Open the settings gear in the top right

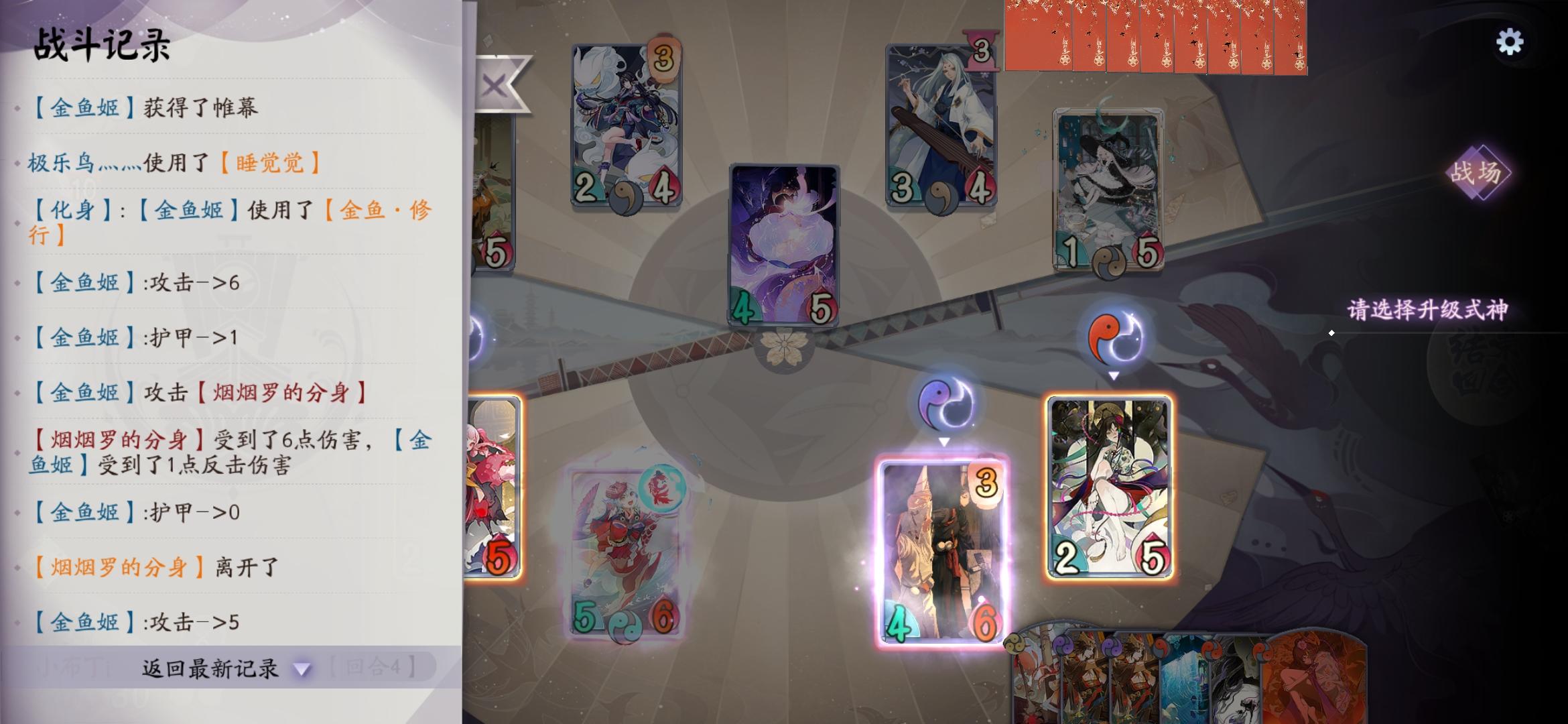click(x=1509, y=42)
